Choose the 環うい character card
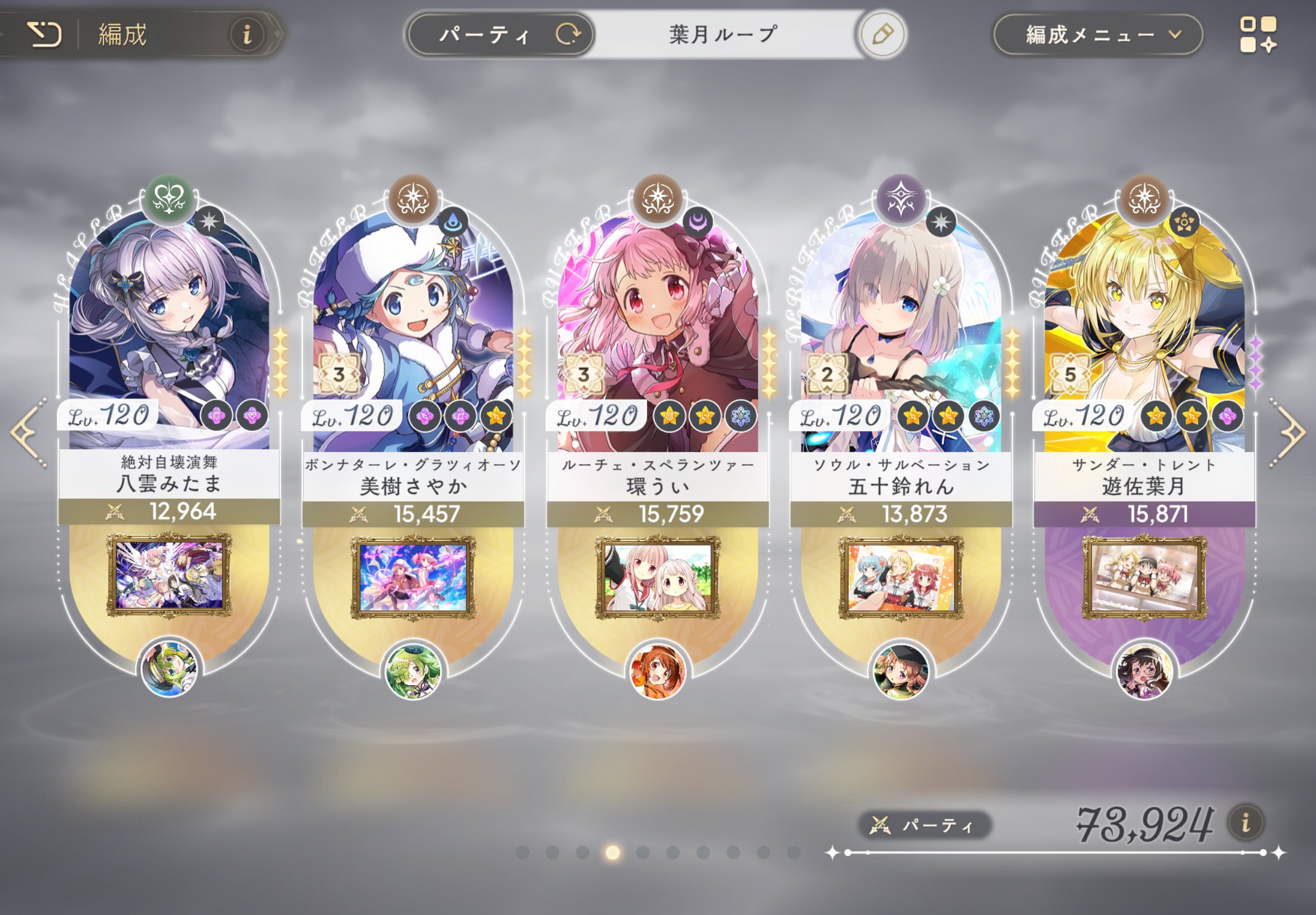The width and height of the screenshot is (1316, 915). [657, 333]
